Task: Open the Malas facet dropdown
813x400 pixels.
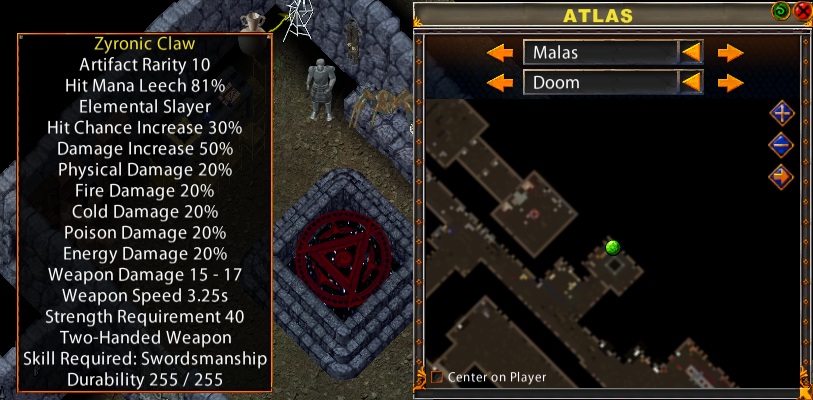Action: [691, 52]
